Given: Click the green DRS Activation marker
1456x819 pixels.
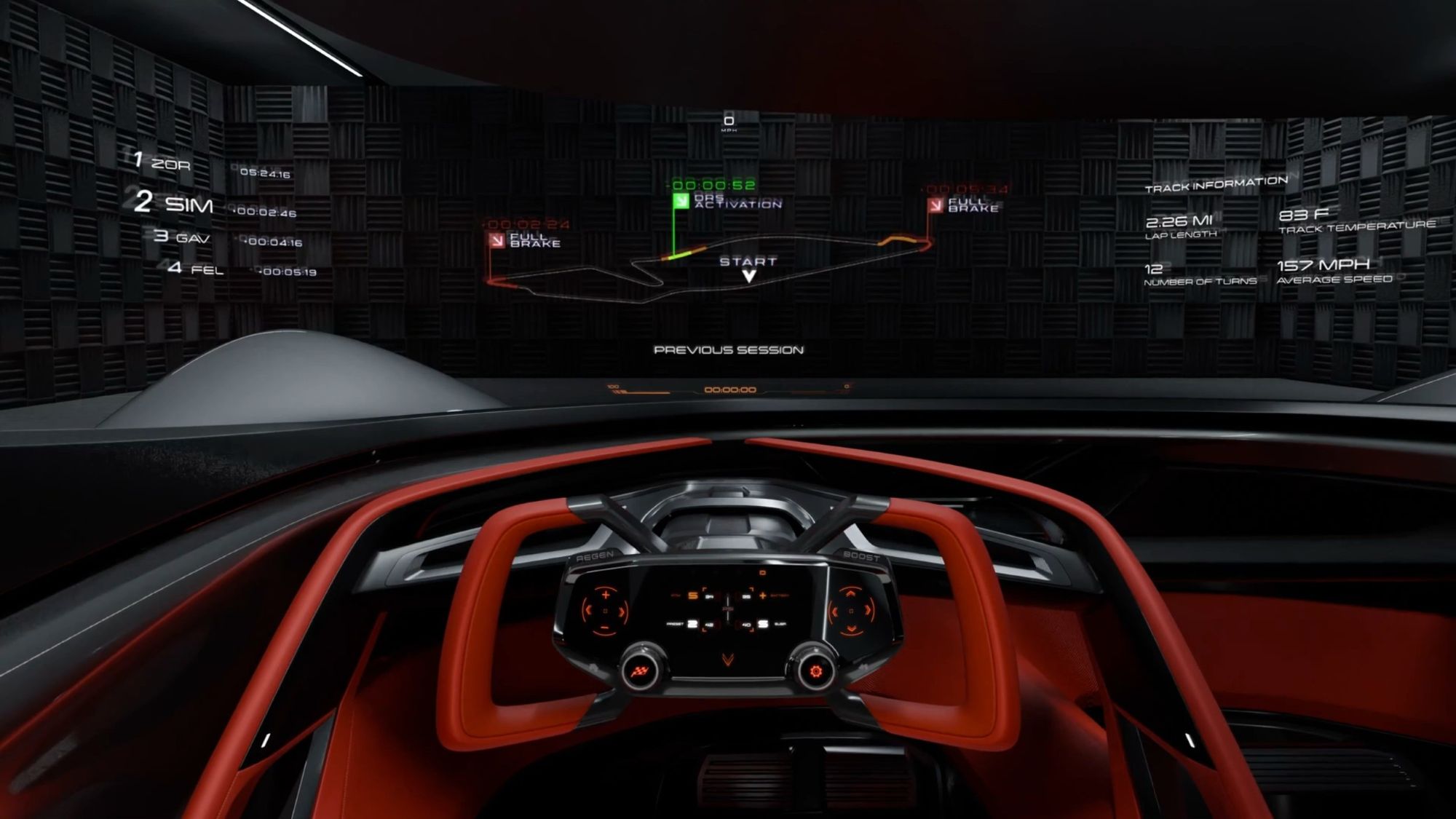Looking at the screenshot, I should coord(681,201).
